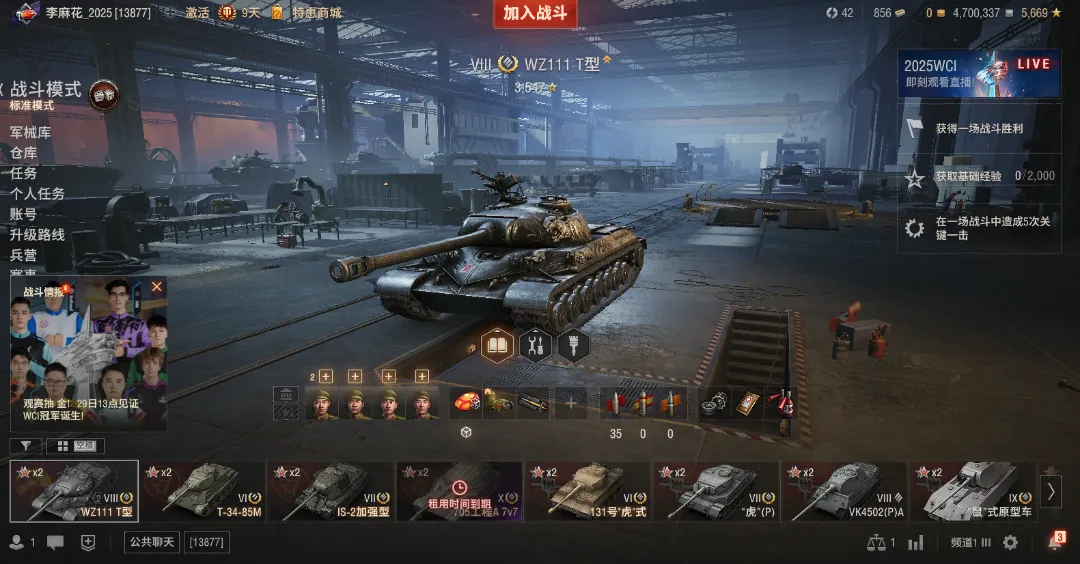
Task: Select the T-34-85M tank in carousel
Action: pos(203,491)
